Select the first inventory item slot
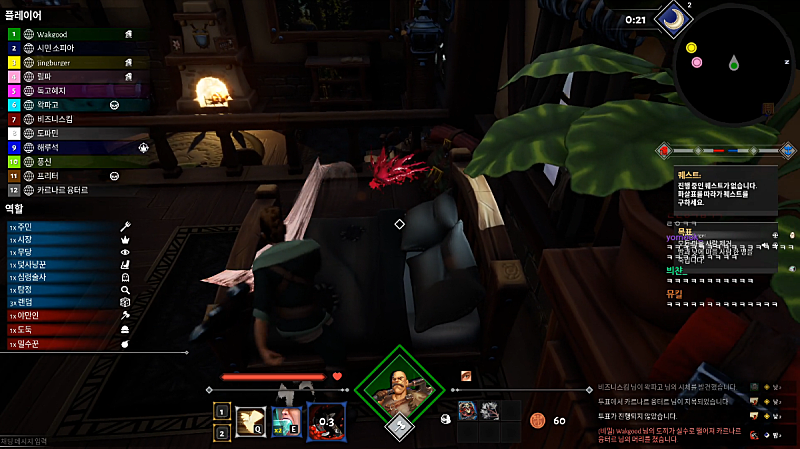 pyautogui.click(x=467, y=410)
